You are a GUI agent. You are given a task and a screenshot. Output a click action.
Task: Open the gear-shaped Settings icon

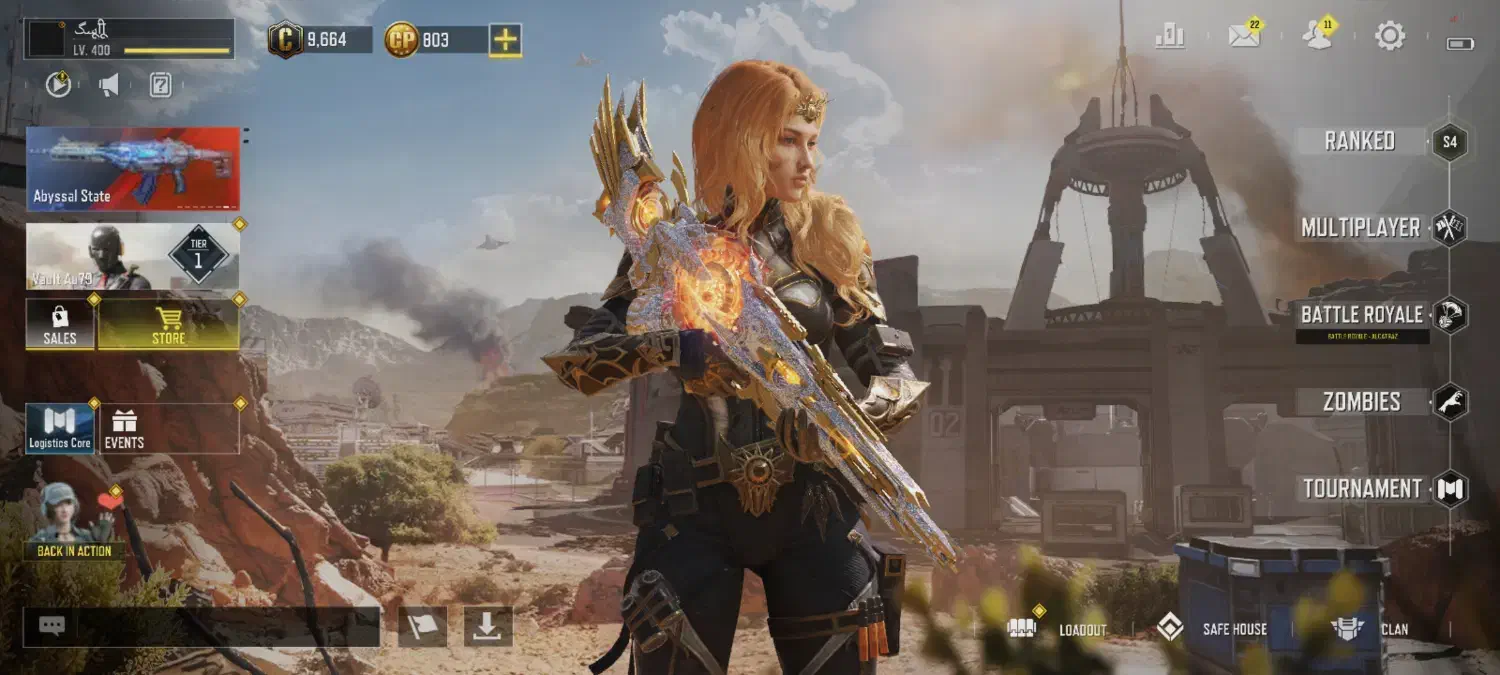click(1390, 37)
